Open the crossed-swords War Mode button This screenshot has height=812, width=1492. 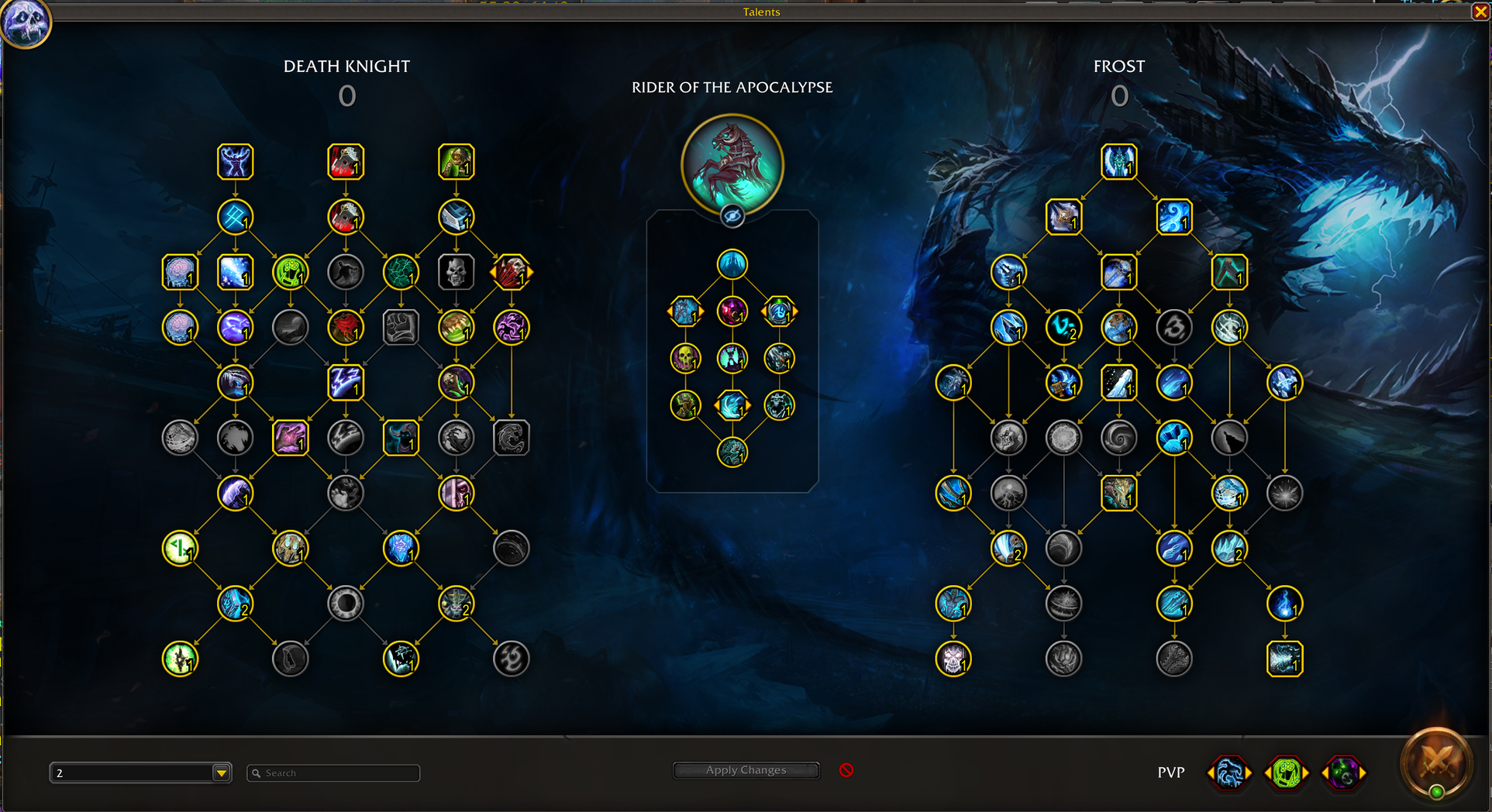pos(1436,765)
